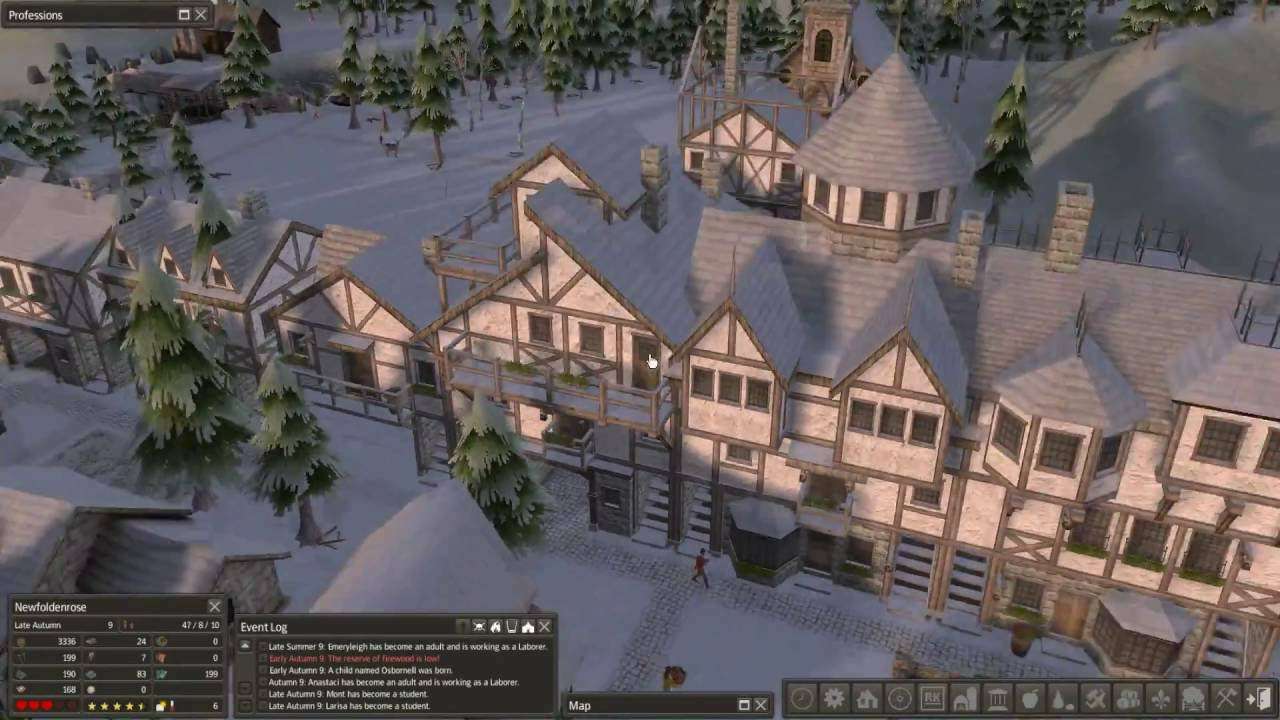
Task: Open the crossed axes removal tools menu
Action: coord(1225,699)
